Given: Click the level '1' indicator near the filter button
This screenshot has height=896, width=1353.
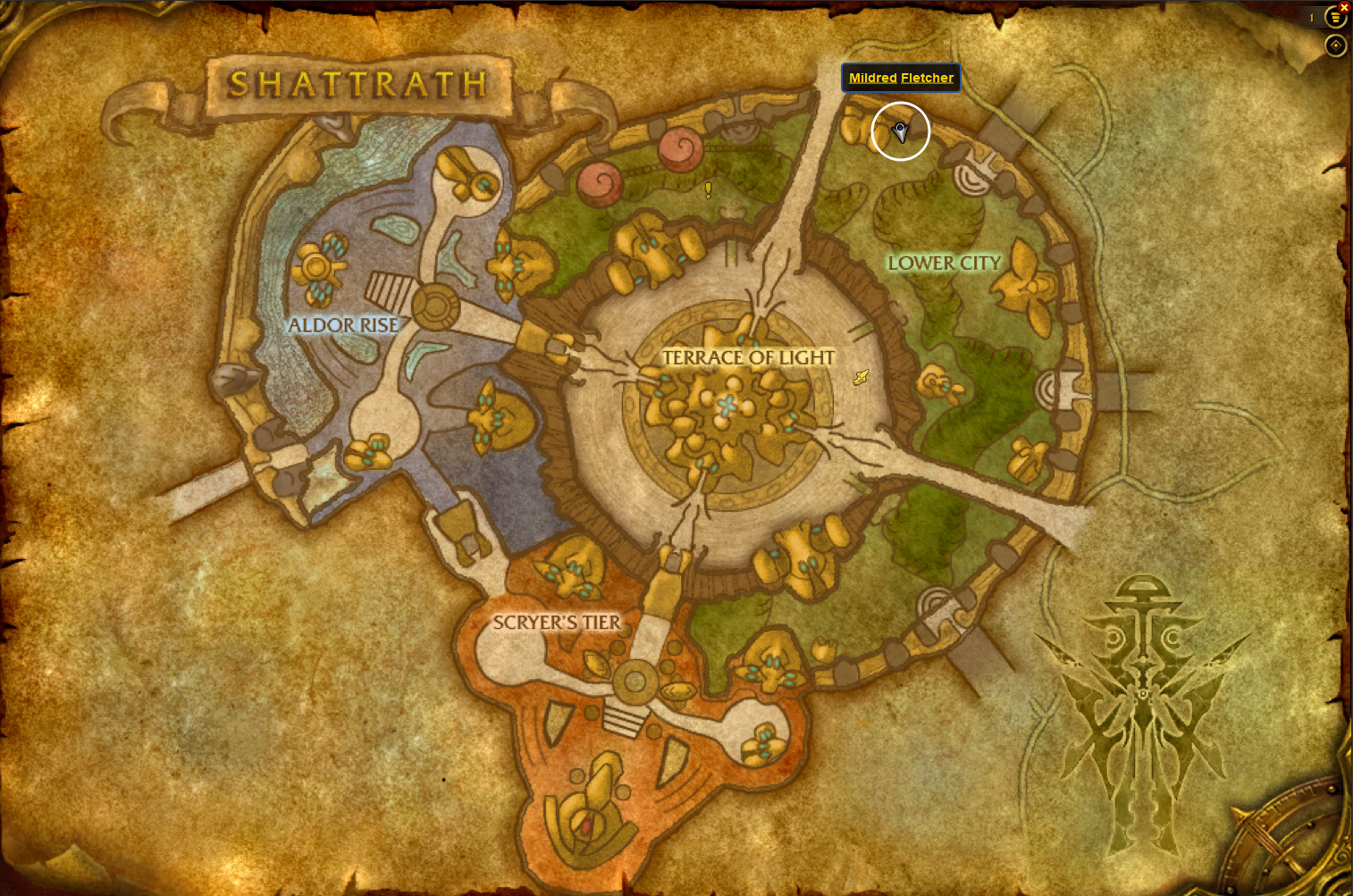Looking at the screenshot, I should tap(1311, 17).
